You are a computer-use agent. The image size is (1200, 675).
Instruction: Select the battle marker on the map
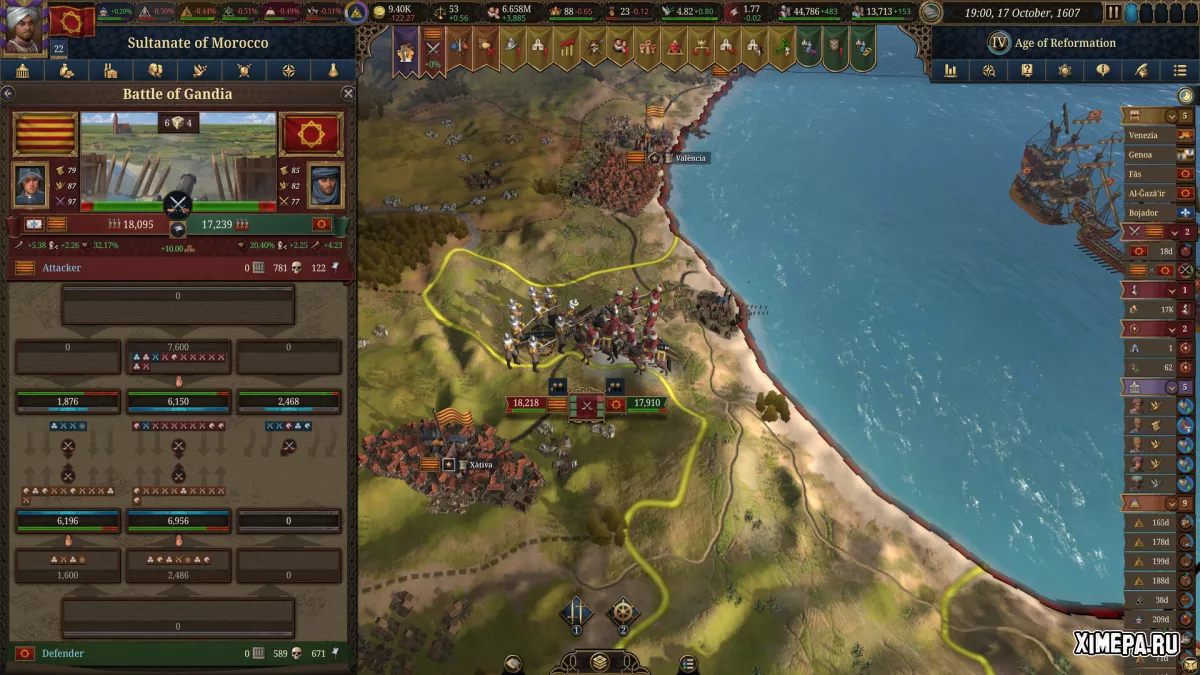coord(587,405)
